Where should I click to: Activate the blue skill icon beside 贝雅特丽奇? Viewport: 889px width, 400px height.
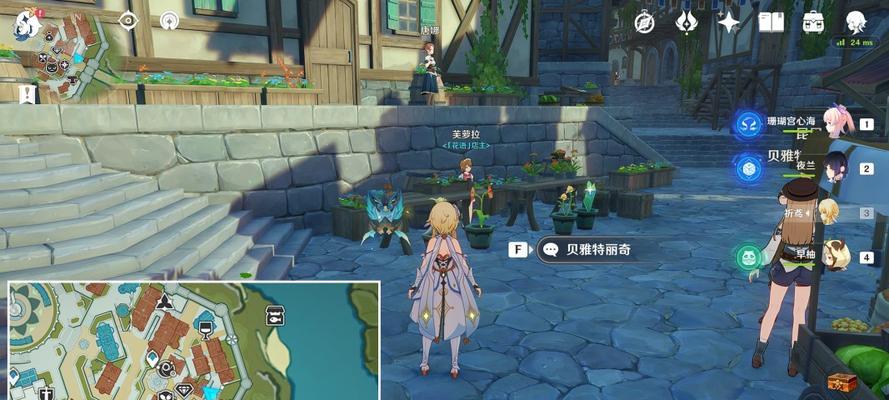click(x=748, y=168)
